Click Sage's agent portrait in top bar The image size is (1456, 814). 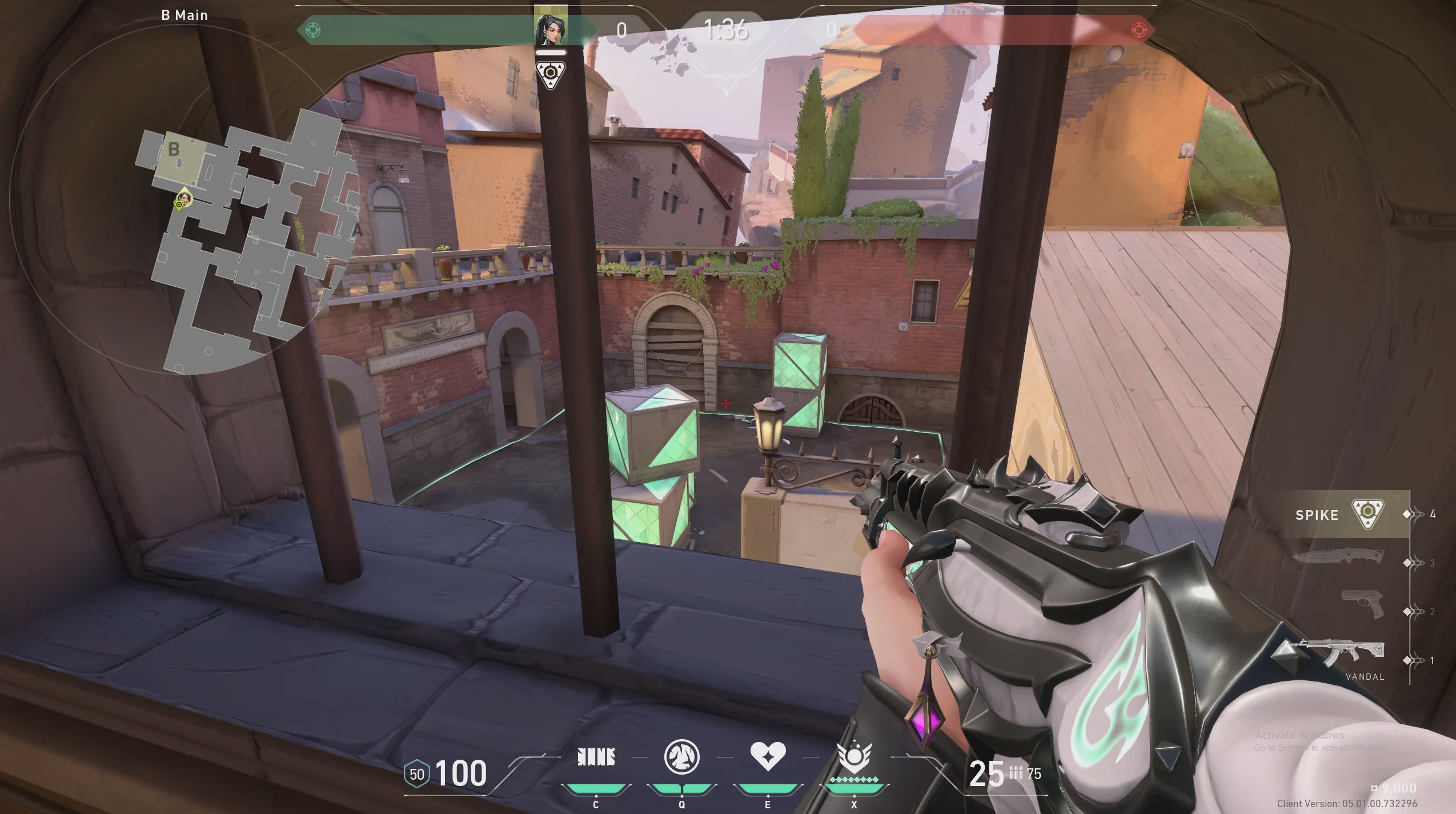(550, 29)
